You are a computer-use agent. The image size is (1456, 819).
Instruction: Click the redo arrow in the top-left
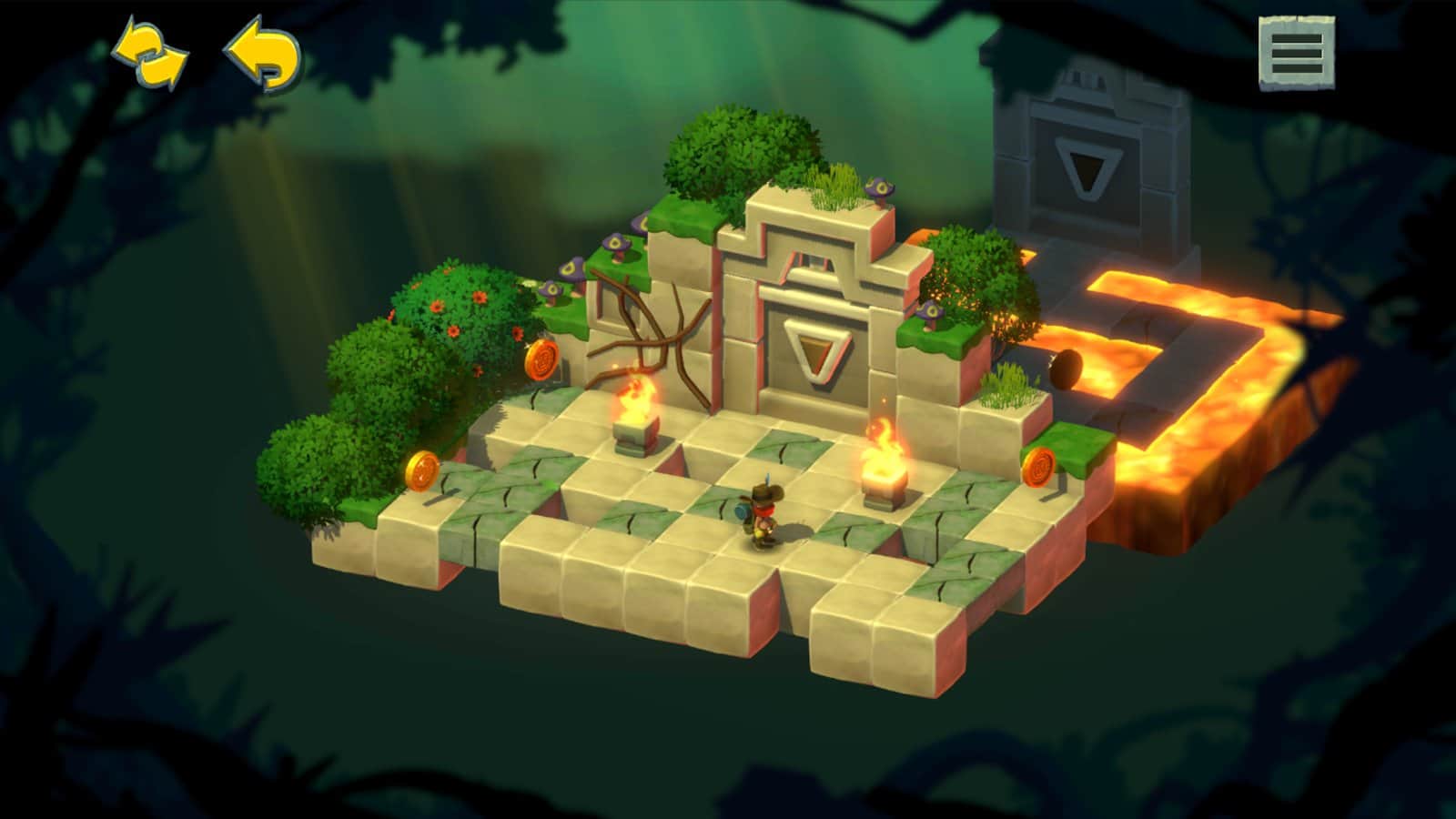(x=148, y=53)
